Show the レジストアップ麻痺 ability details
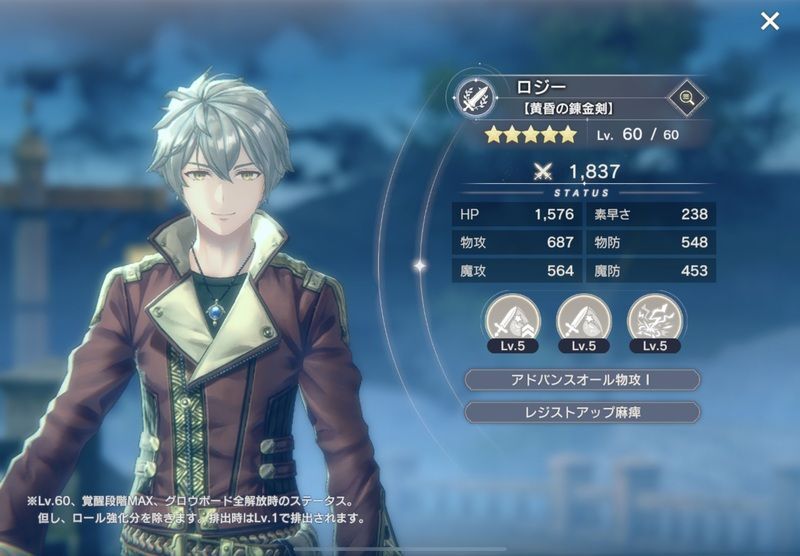 [583, 412]
